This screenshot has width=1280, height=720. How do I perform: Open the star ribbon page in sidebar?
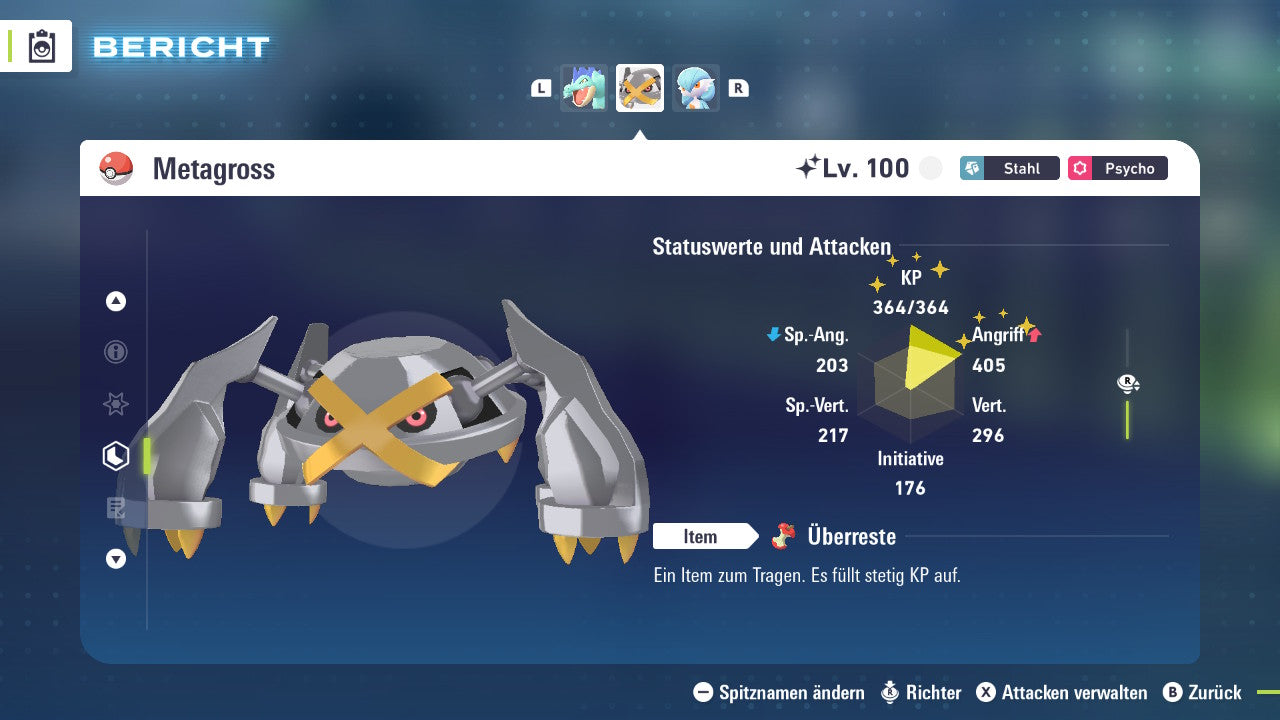[115, 404]
